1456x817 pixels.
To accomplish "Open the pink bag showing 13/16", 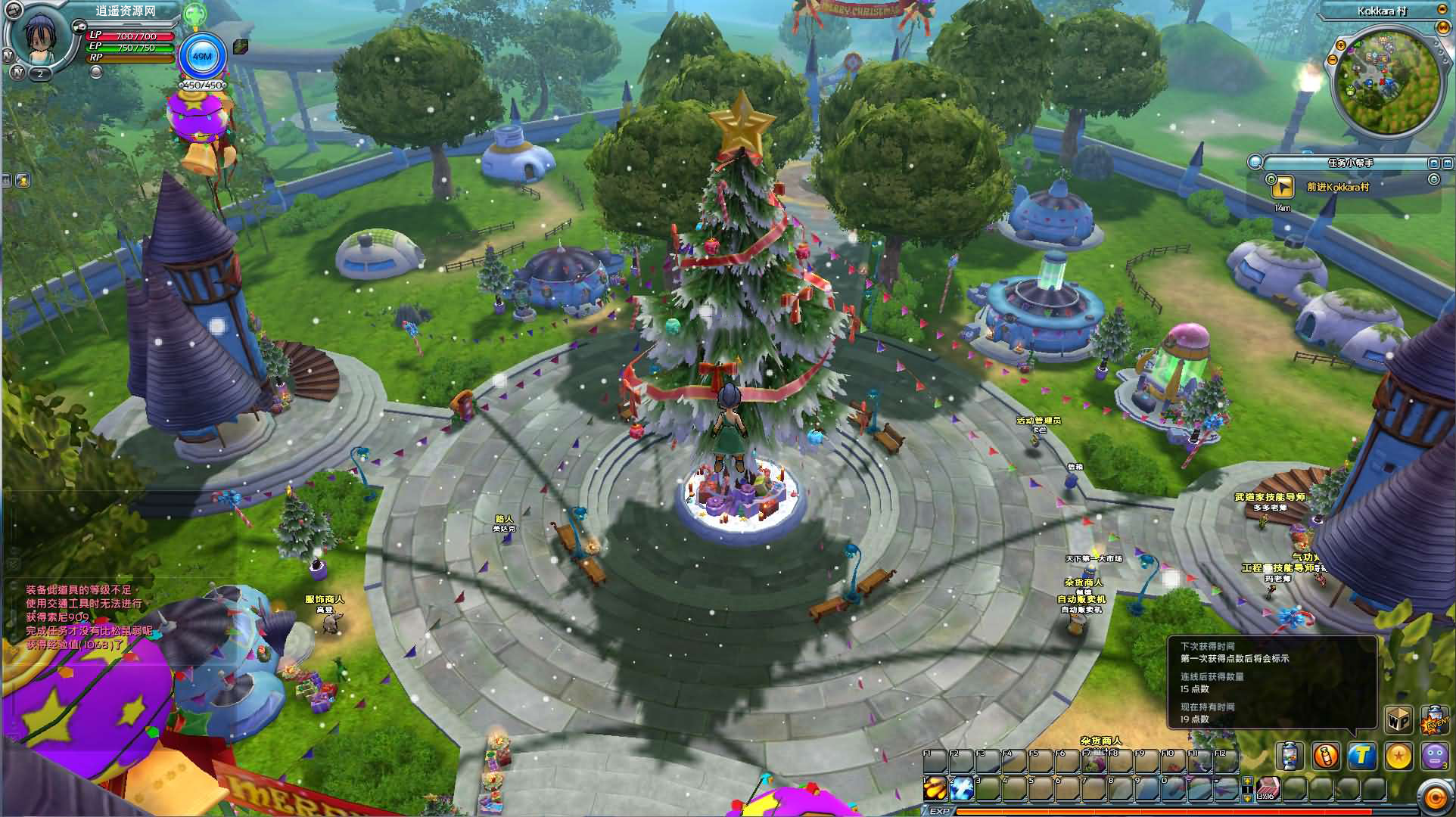I will [x=1268, y=788].
